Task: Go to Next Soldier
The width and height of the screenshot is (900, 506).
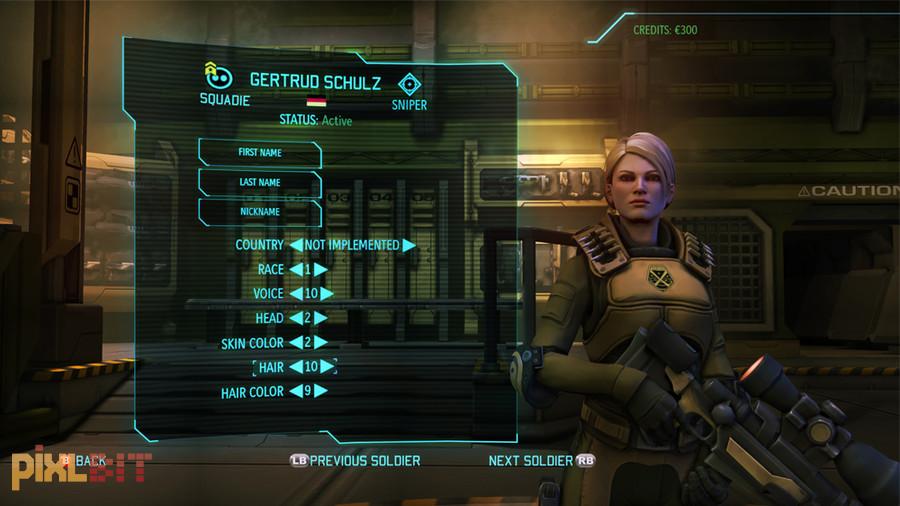Action: [531, 461]
